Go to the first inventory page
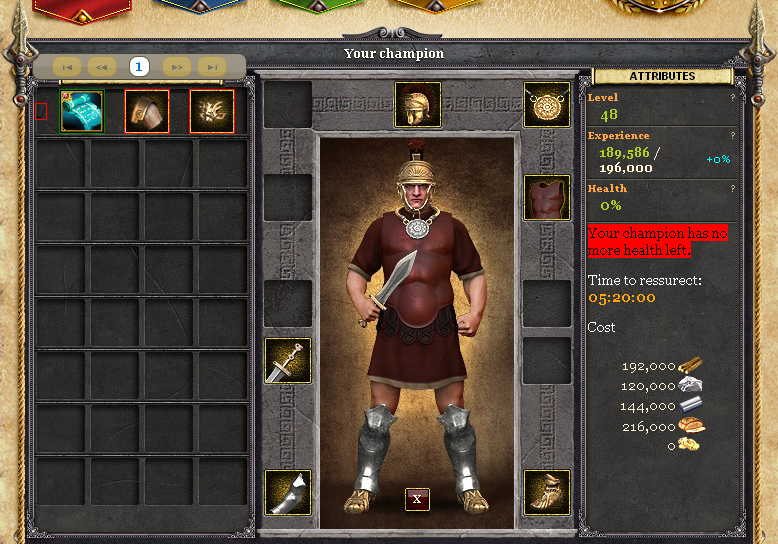This screenshot has width=778, height=544. (67, 67)
